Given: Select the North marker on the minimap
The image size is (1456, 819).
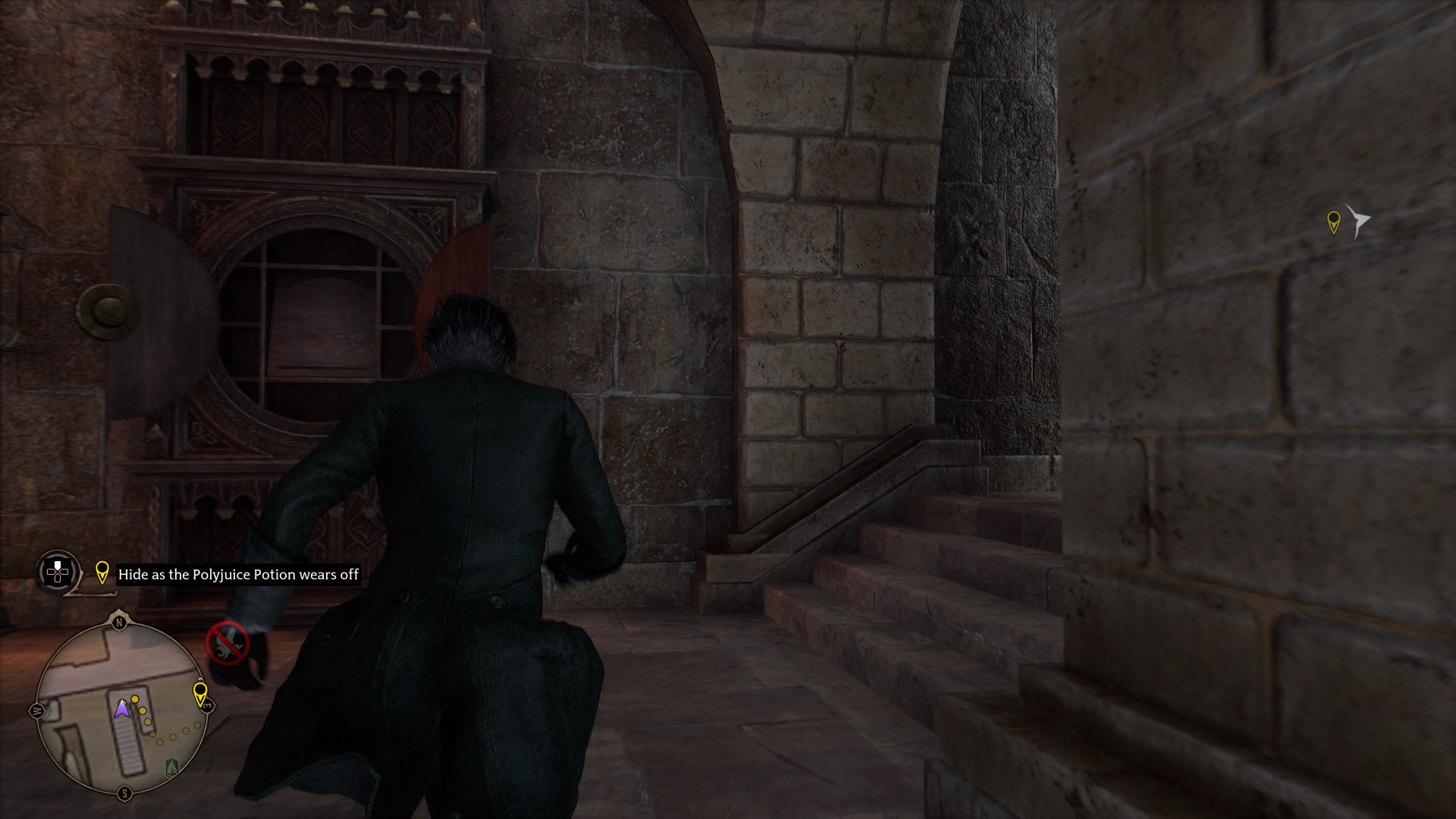Looking at the screenshot, I should [119, 620].
